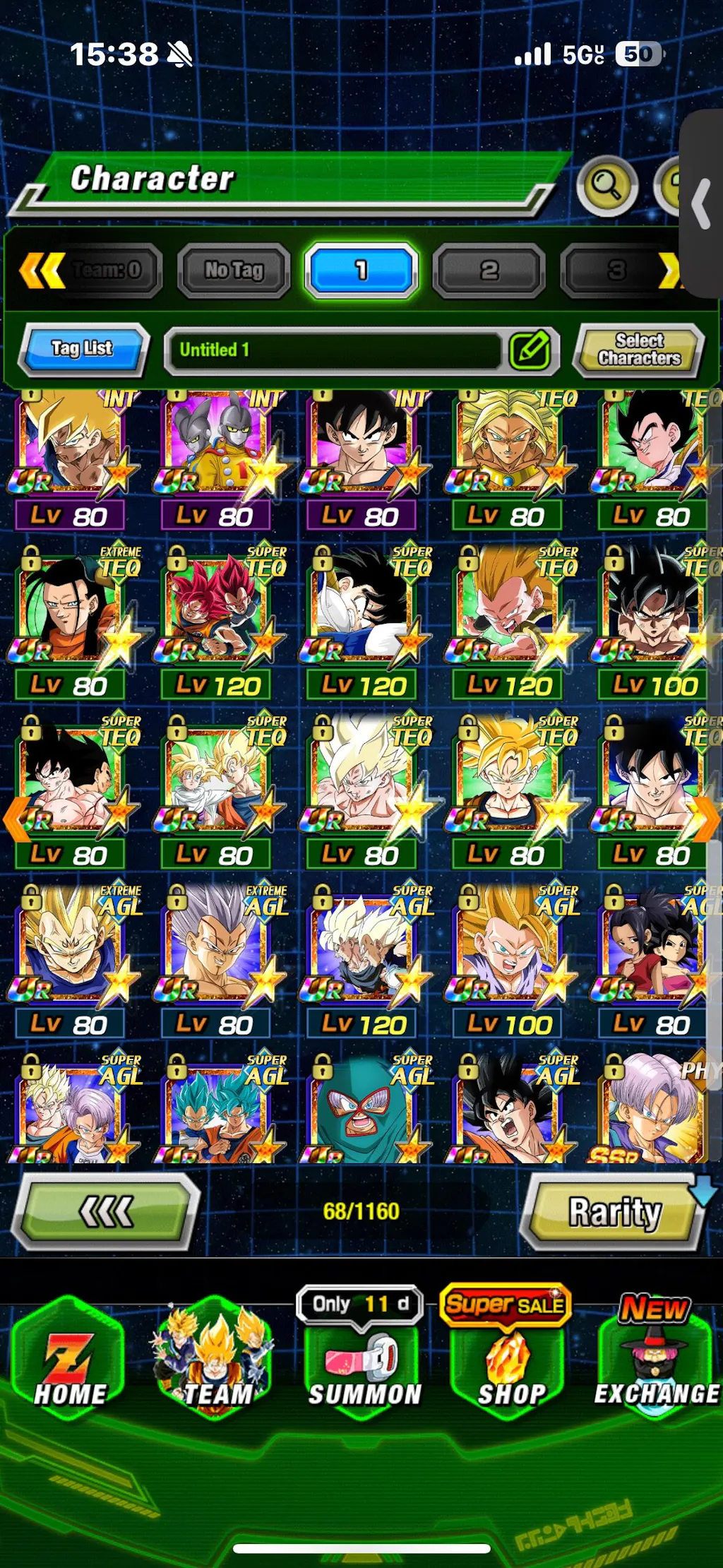Open the magnifying glass search button
The height and width of the screenshot is (1568, 723).
pyautogui.click(x=607, y=186)
